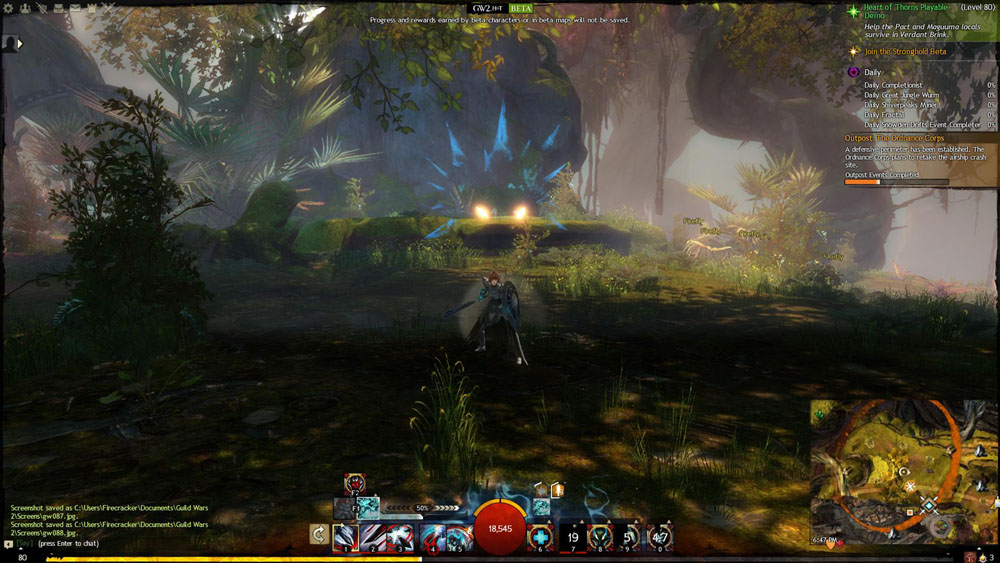1000x563 pixels.
Task: Select Join the Stronghold Beta entry
Action: pyautogui.click(x=905, y=51)
